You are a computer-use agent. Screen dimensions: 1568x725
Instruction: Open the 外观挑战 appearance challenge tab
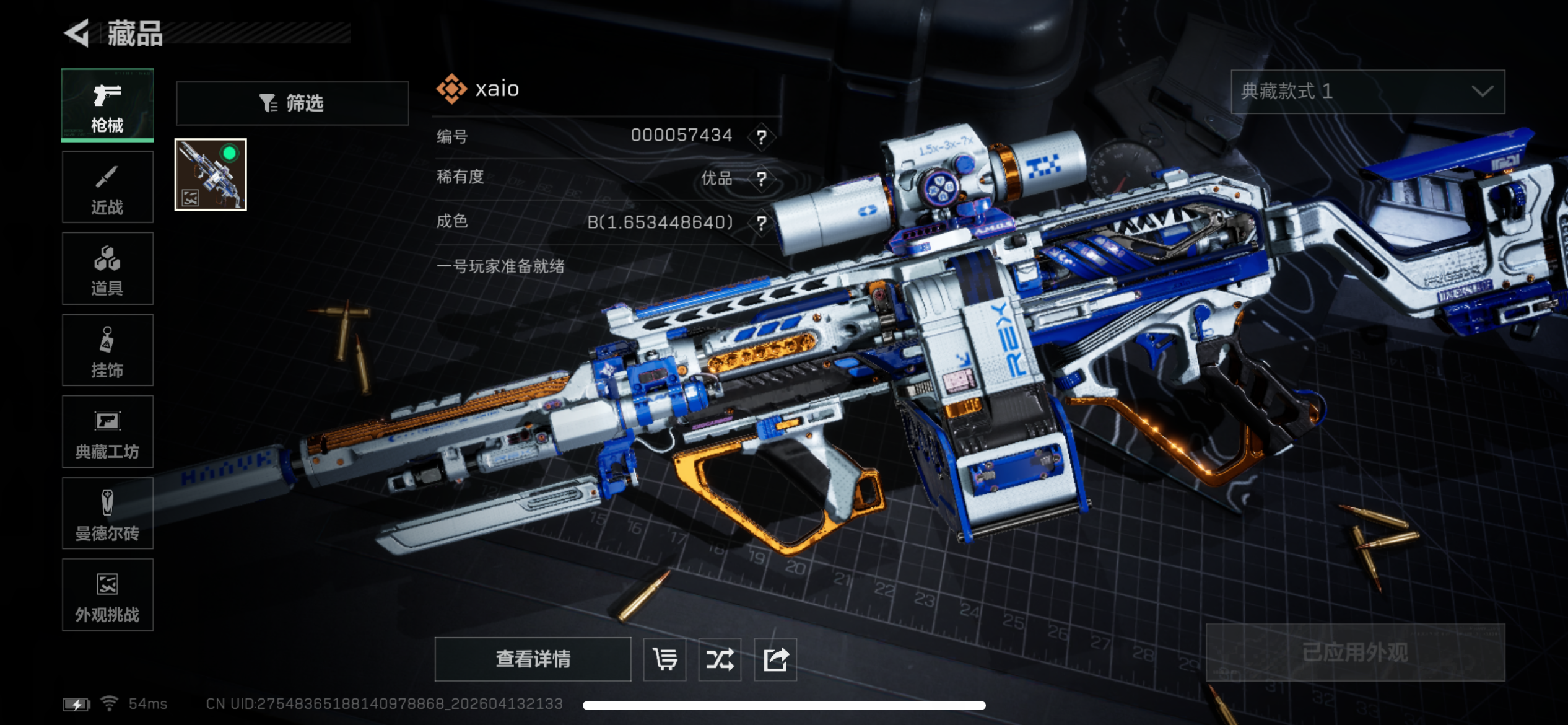click(x=107, y=595)
